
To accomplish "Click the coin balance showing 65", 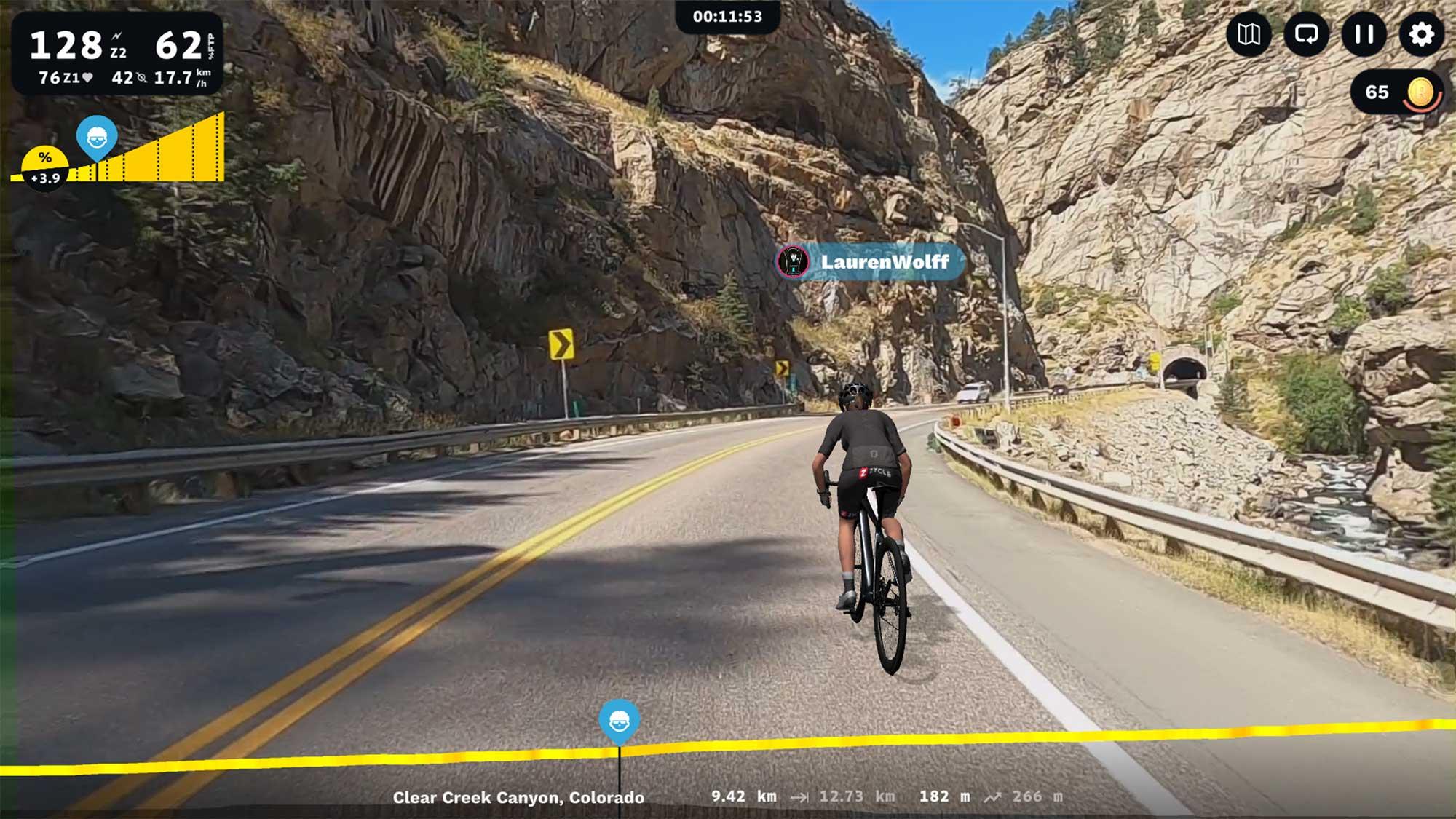I will [1396, 92].
